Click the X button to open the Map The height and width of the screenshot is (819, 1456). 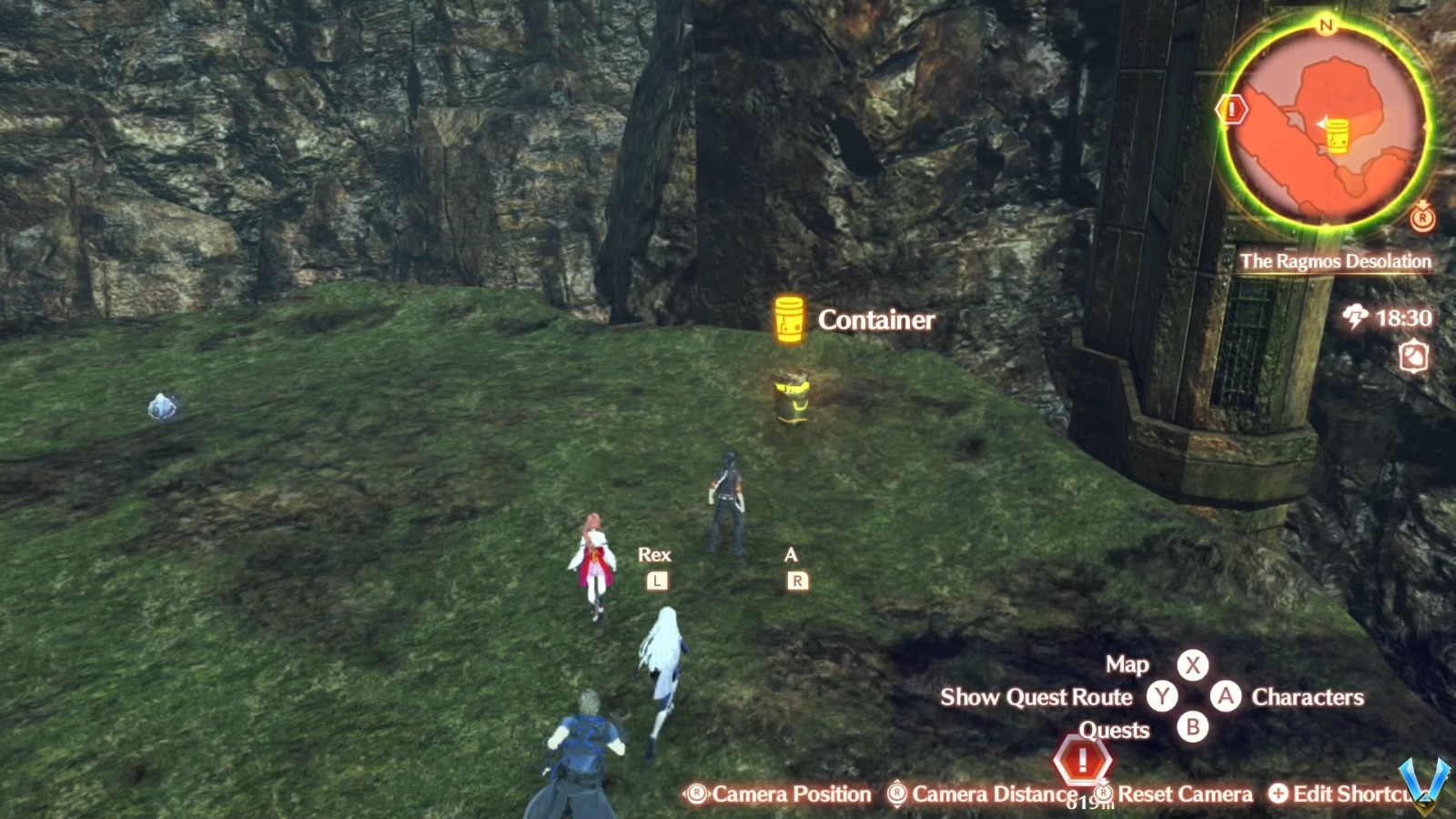(1192, 665)
